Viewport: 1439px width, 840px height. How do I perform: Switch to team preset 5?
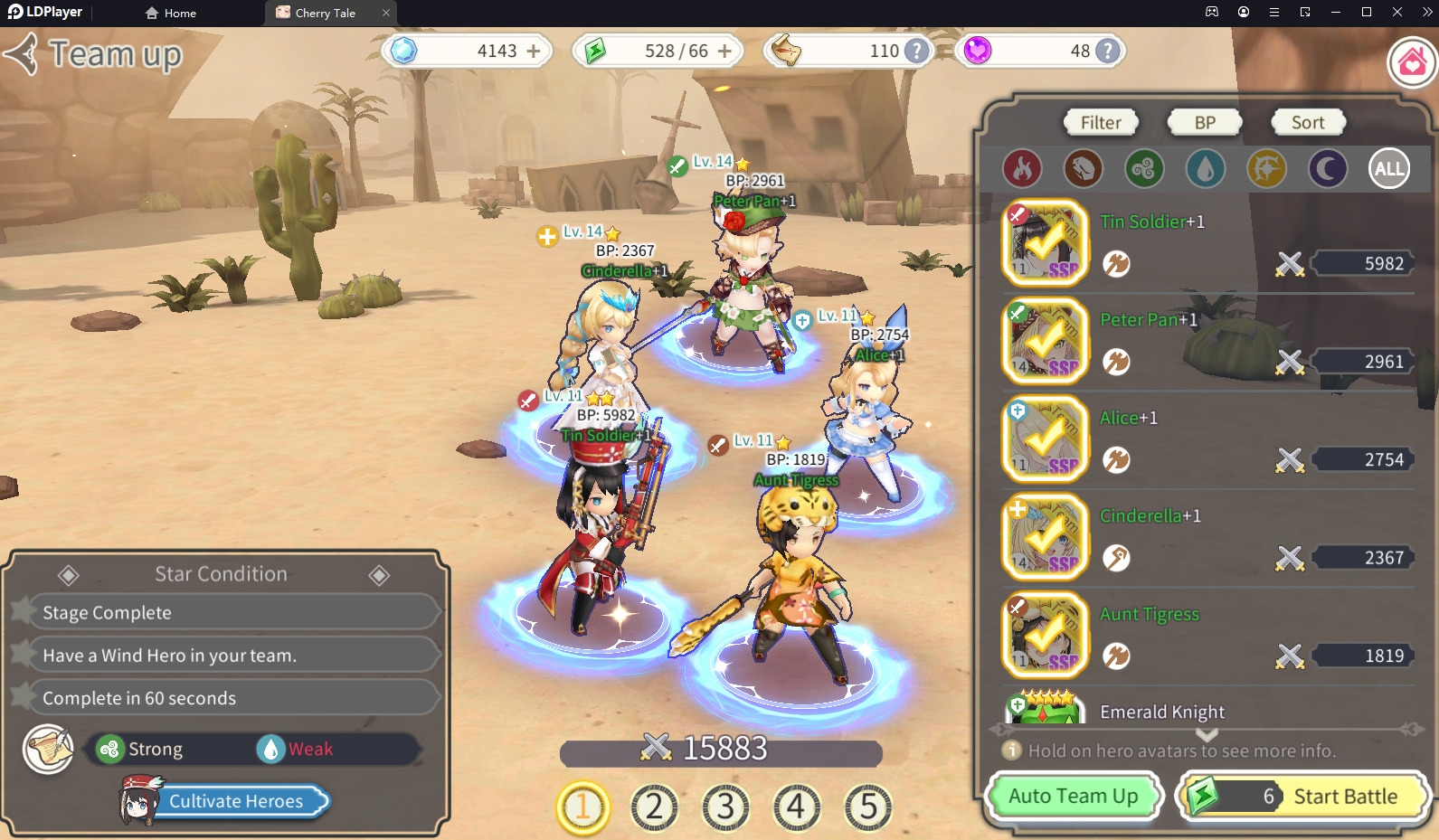tap(868, 807)
